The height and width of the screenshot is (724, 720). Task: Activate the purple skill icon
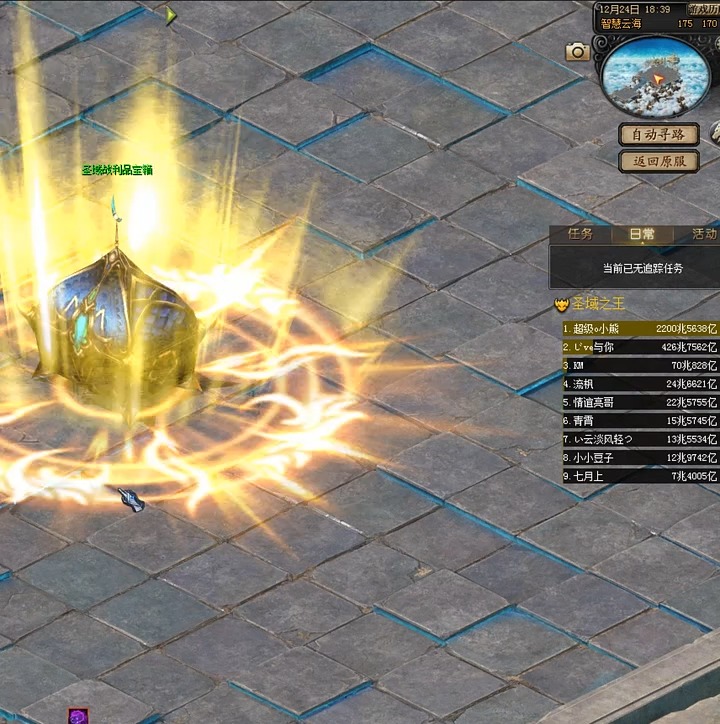click(x=78, y=716)
